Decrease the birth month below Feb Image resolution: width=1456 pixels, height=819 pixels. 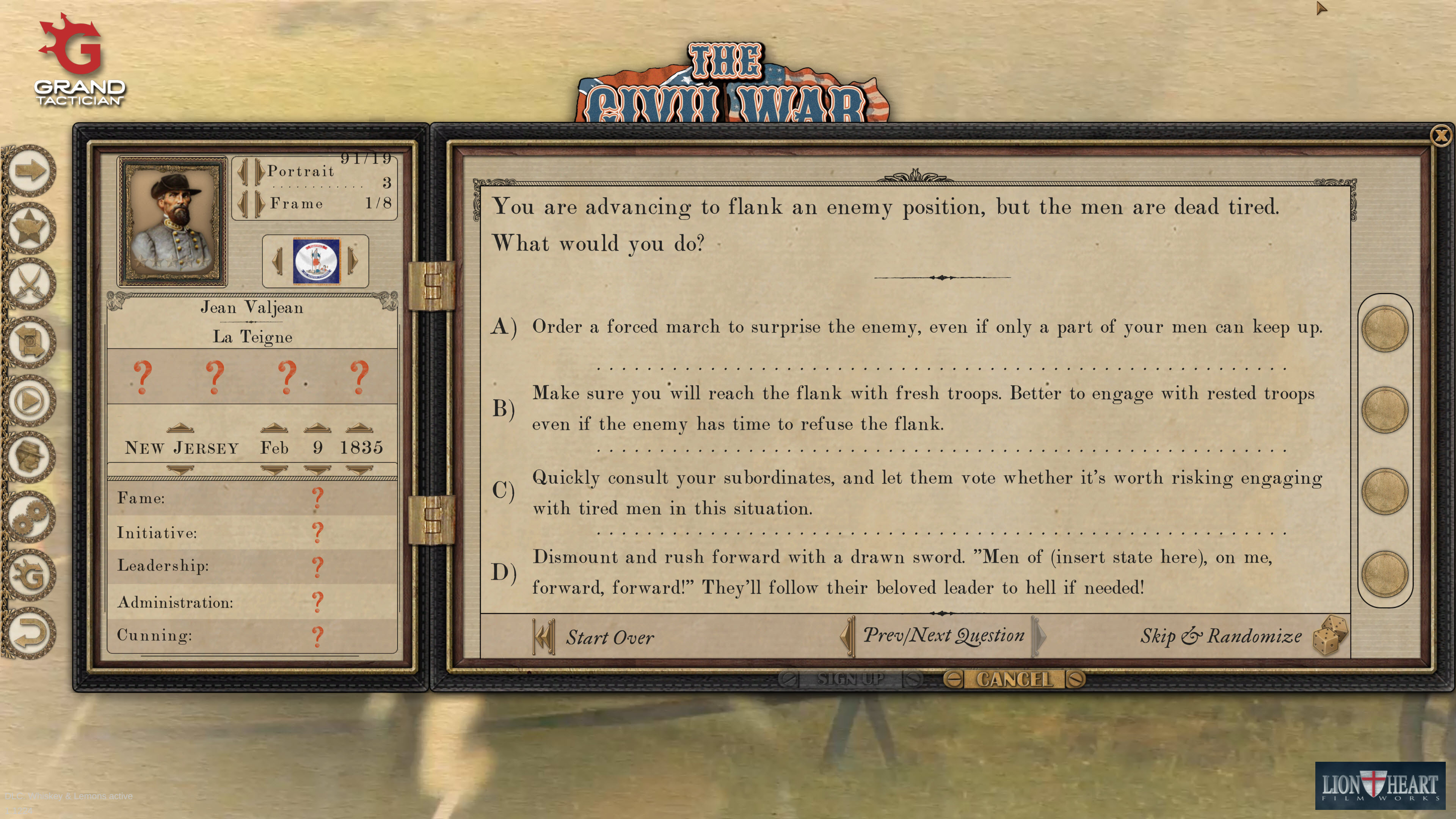point(274,470)
